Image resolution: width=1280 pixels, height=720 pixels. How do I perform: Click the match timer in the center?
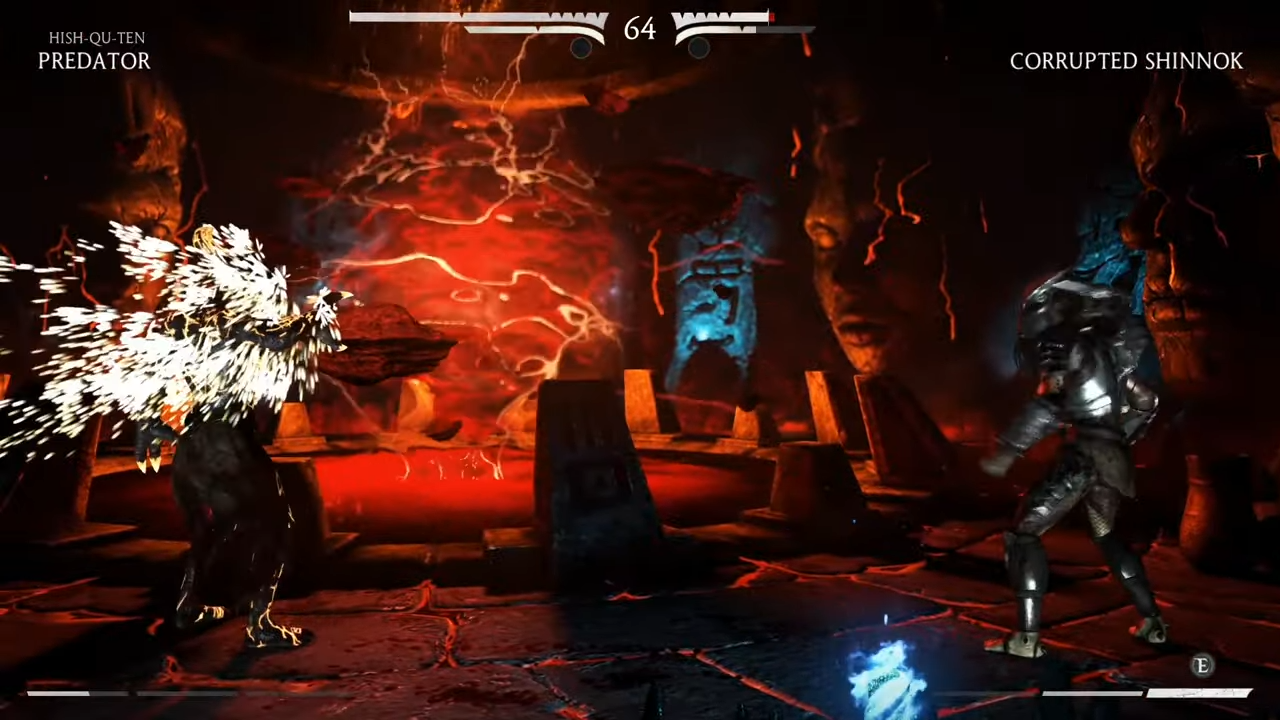(640, 29)
